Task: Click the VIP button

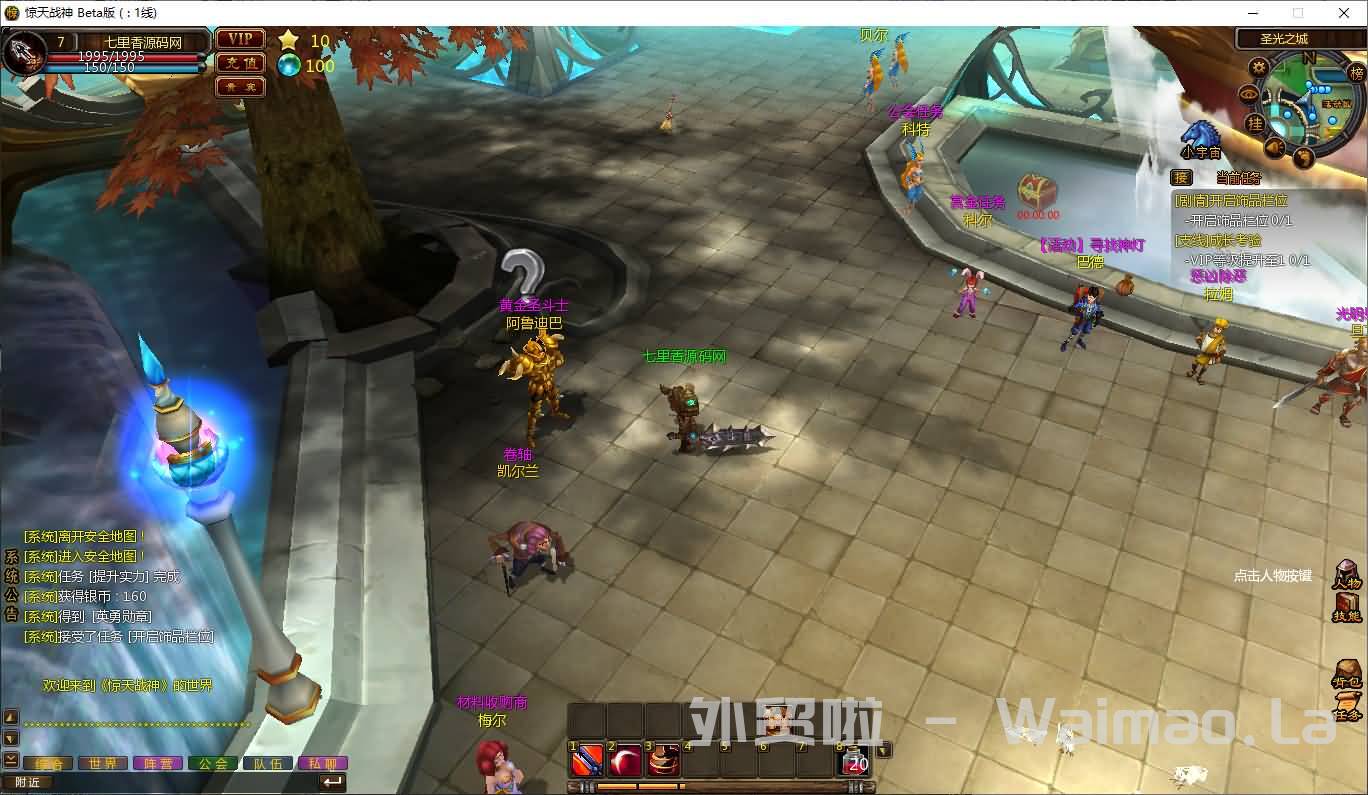Action: tap(238, 38)
